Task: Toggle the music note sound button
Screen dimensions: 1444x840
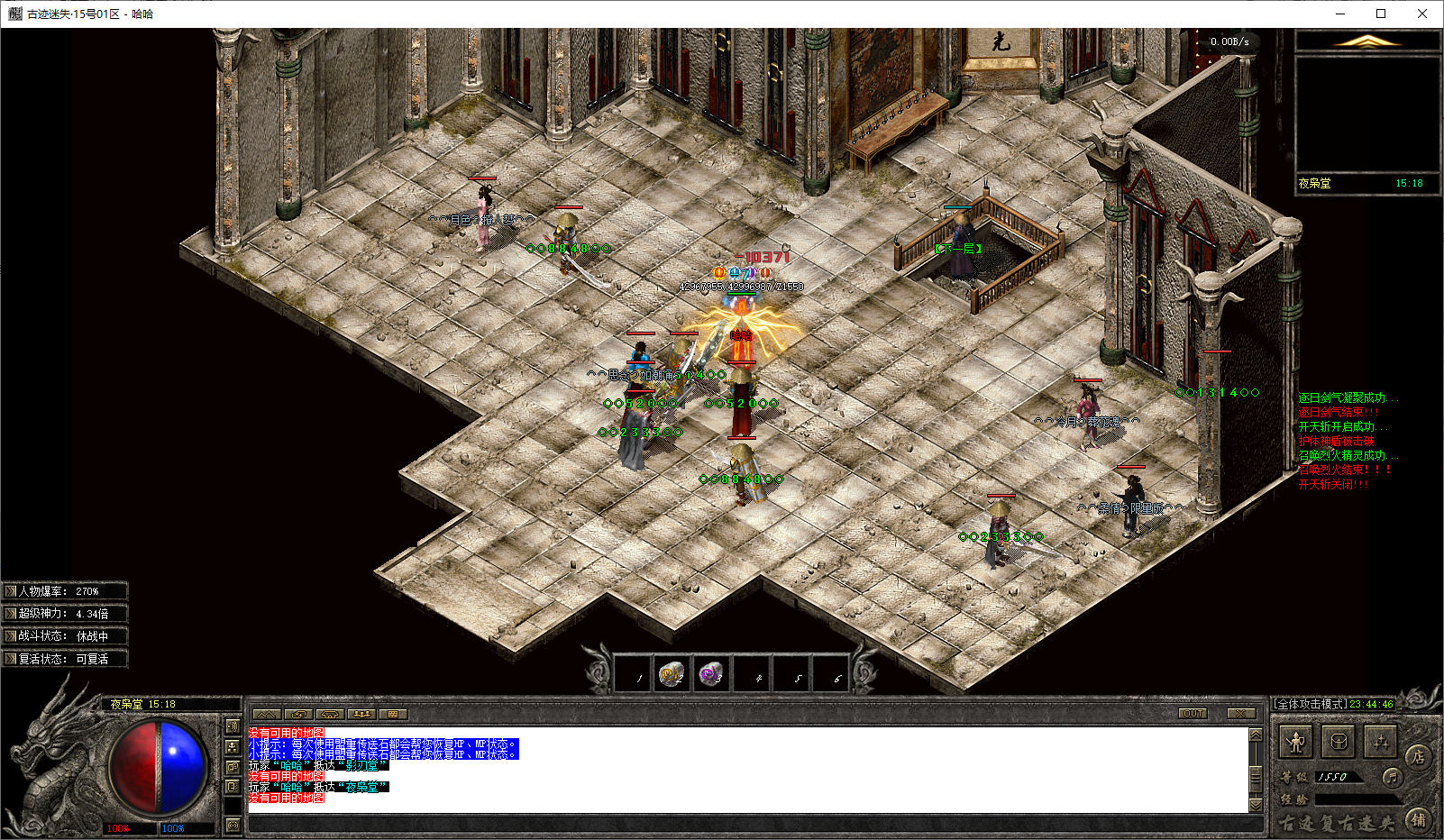Action: tap(1392, 776)
